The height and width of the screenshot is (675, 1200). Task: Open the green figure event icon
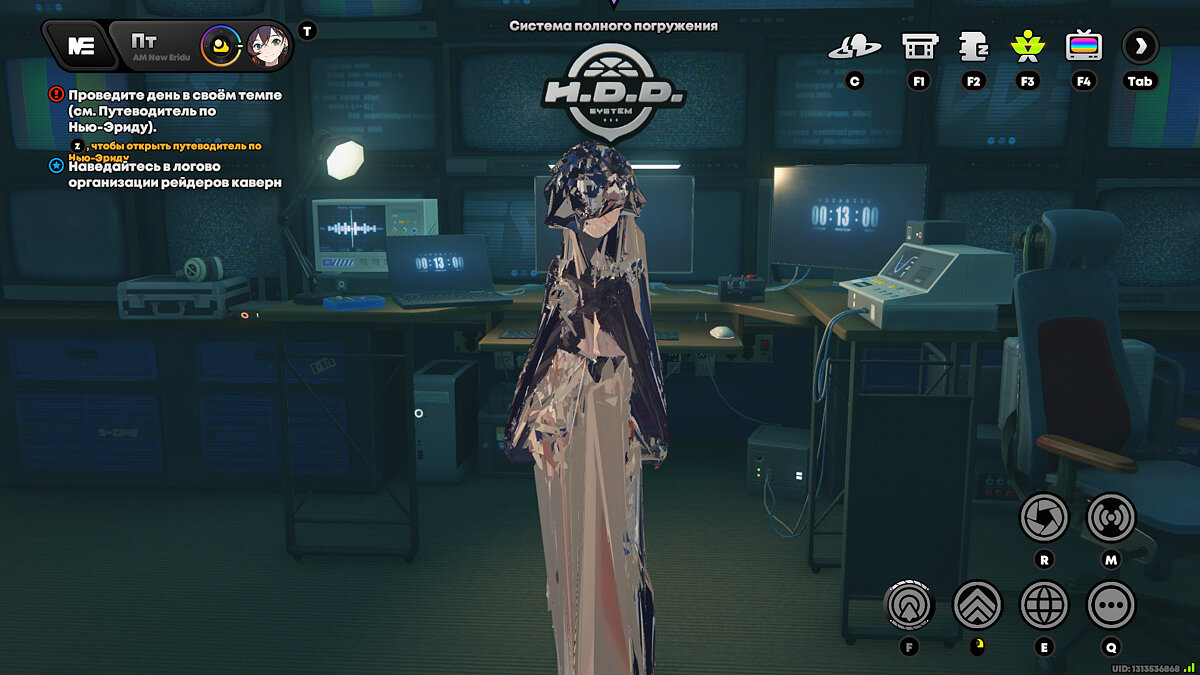pos(1027,46)
